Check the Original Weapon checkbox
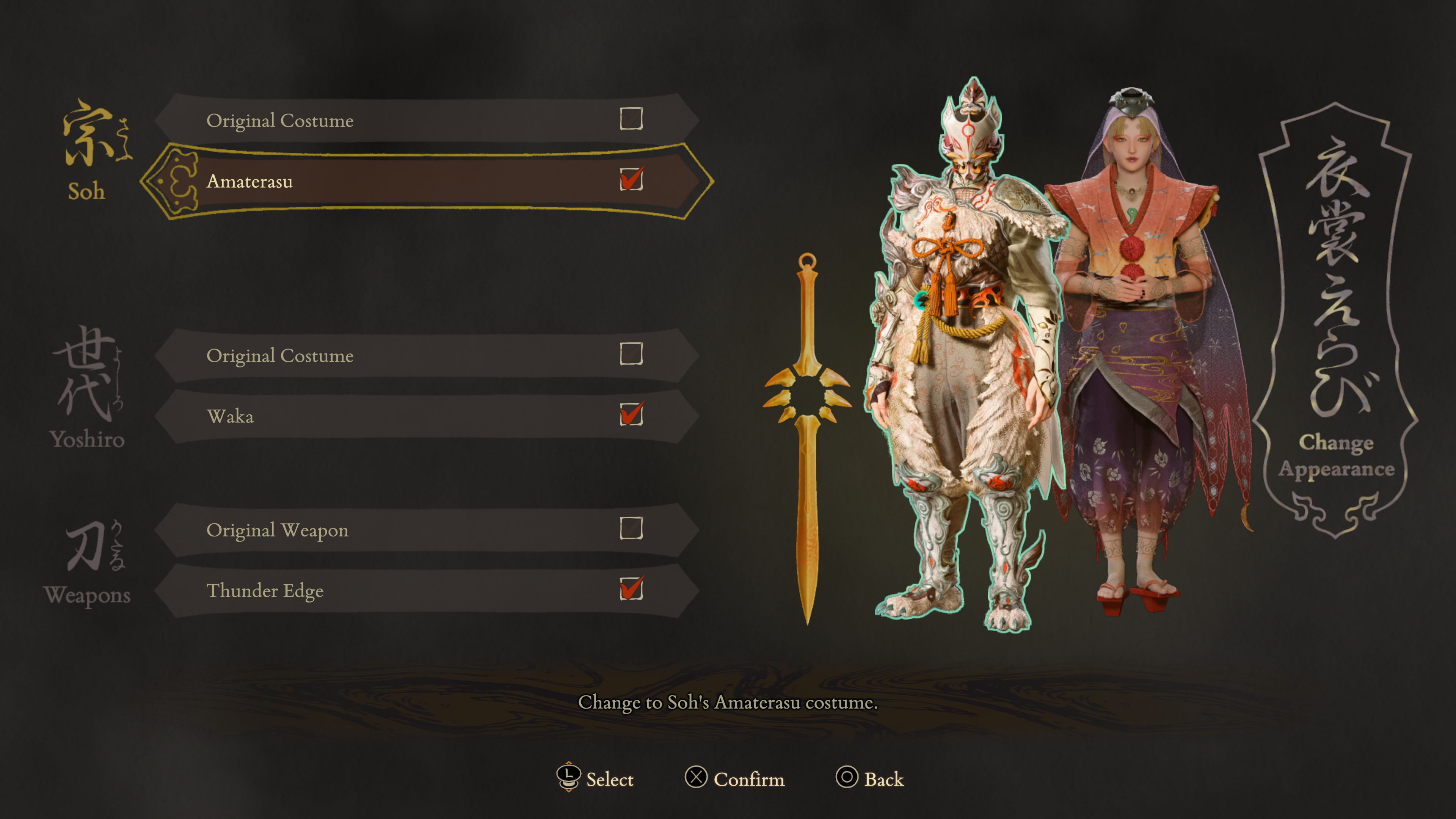This screenshot has width=1456, height=819. pyautogui.click(x=631, y=529)
